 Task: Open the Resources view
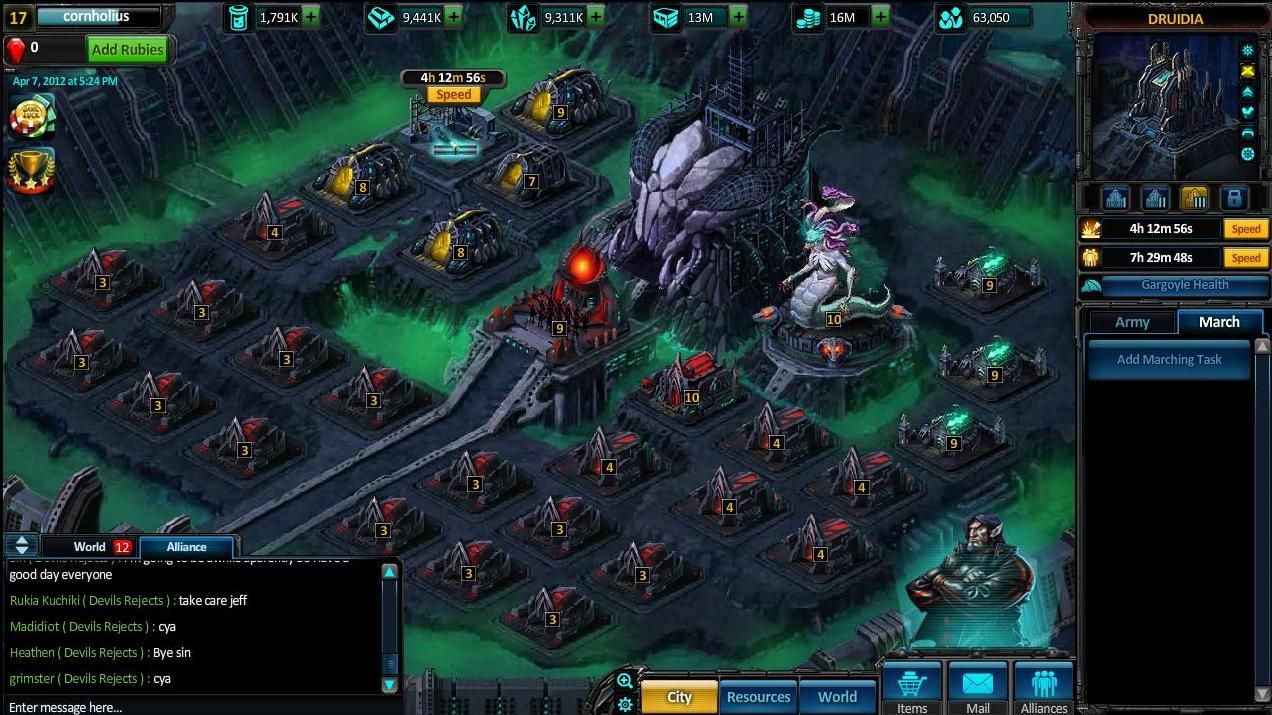coord(758,697)
